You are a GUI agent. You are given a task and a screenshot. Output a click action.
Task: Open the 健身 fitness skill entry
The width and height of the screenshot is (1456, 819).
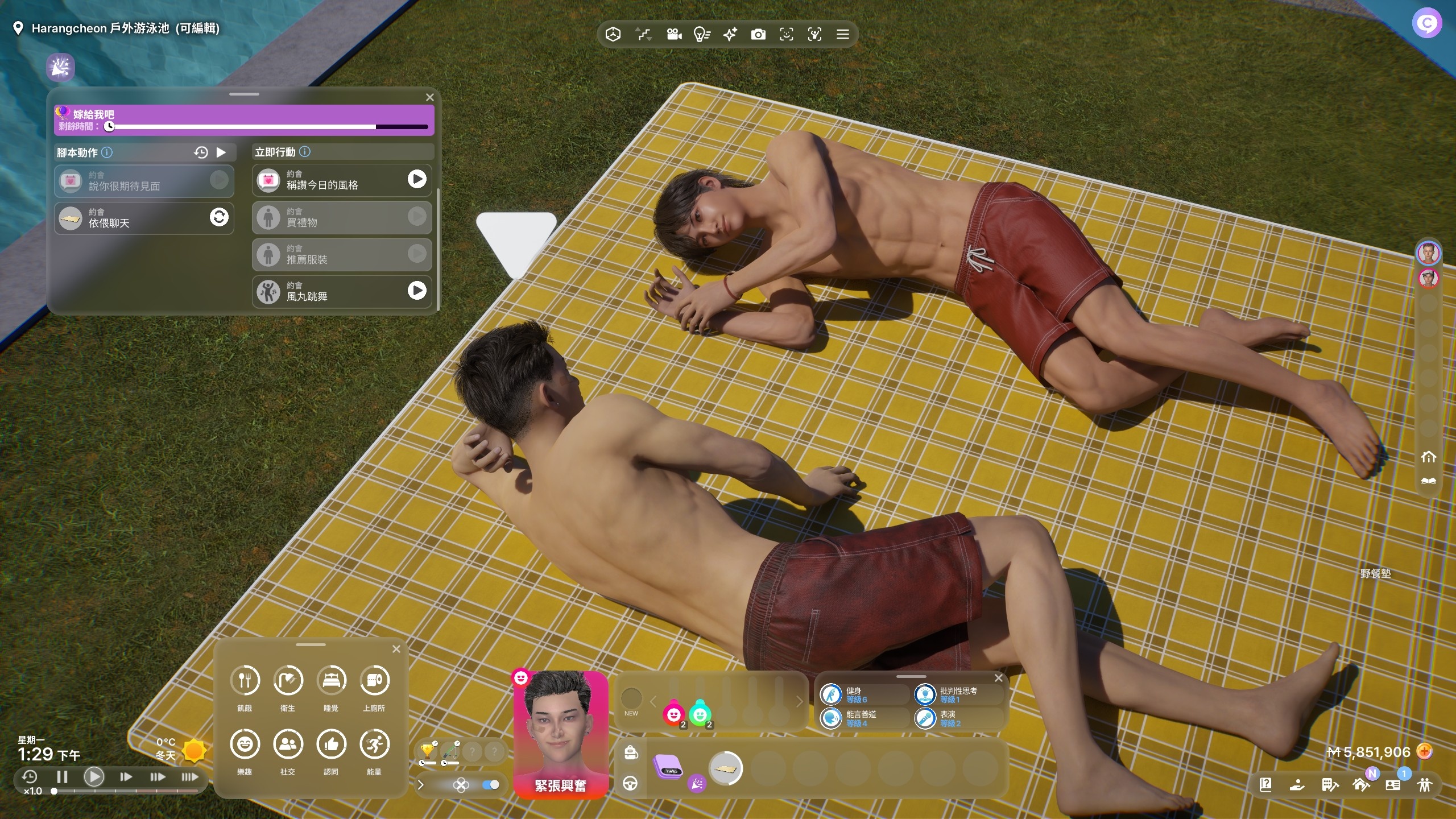863,694
